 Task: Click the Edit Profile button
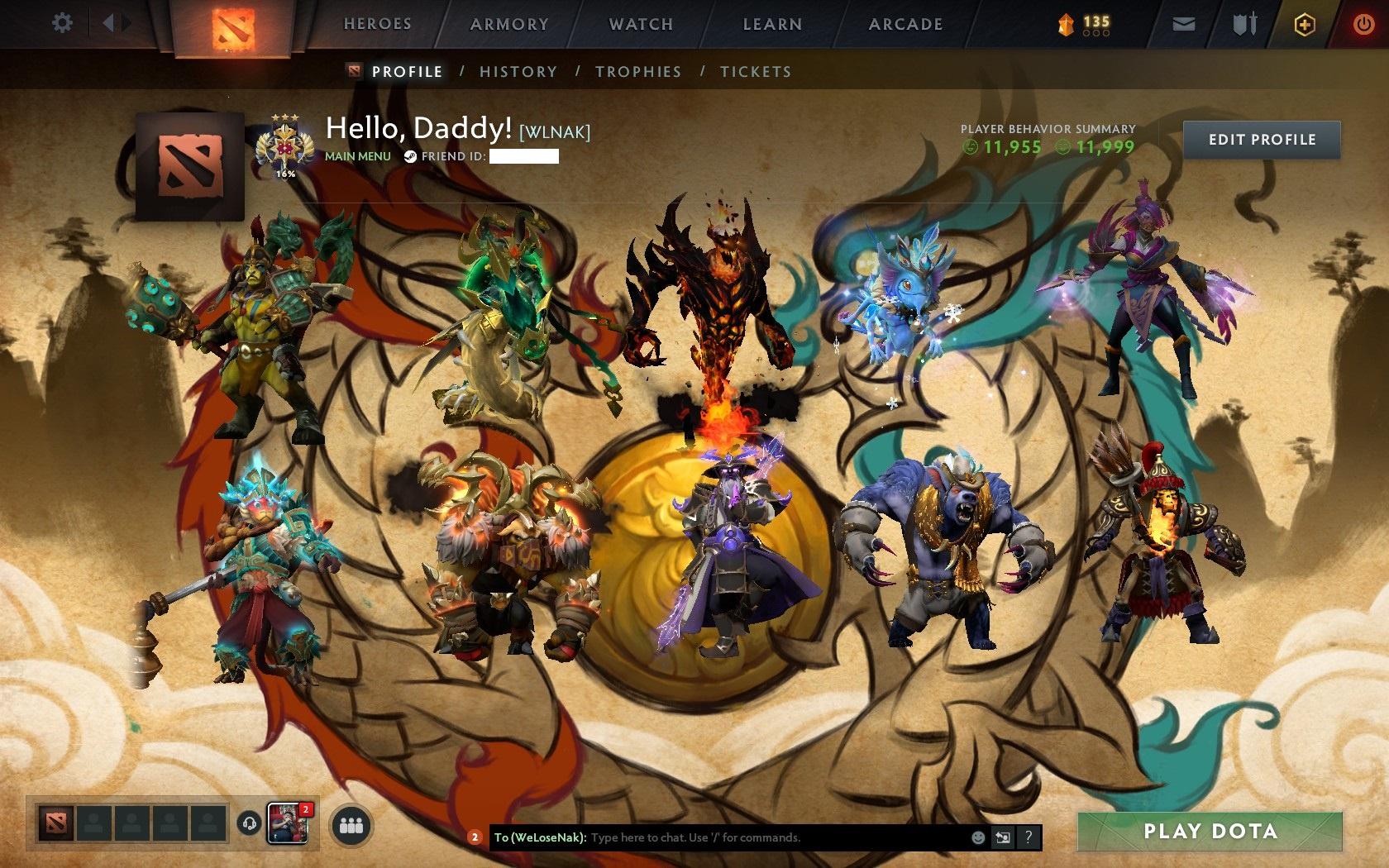1263,140
